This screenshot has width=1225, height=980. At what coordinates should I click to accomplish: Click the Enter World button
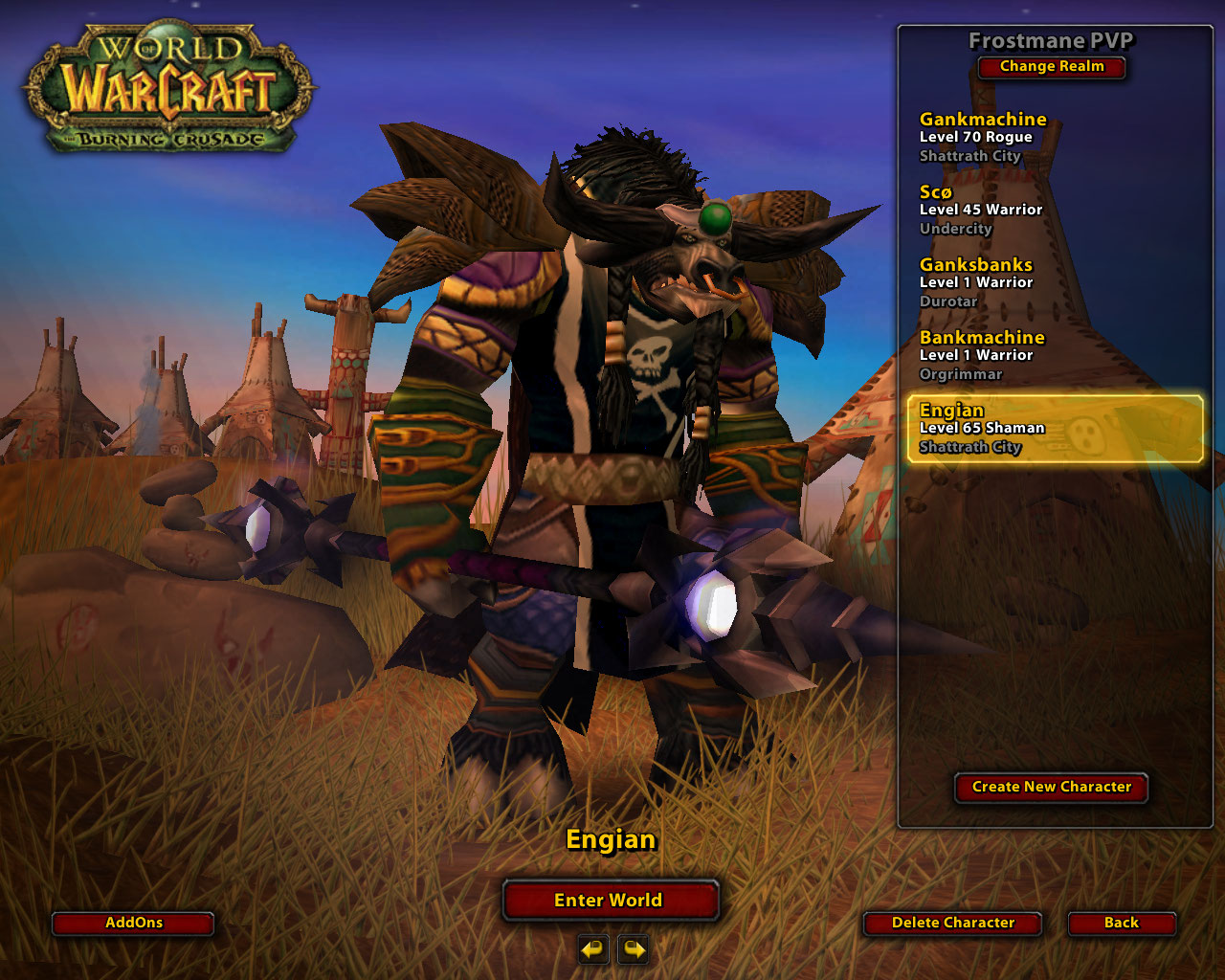(610, 901)
